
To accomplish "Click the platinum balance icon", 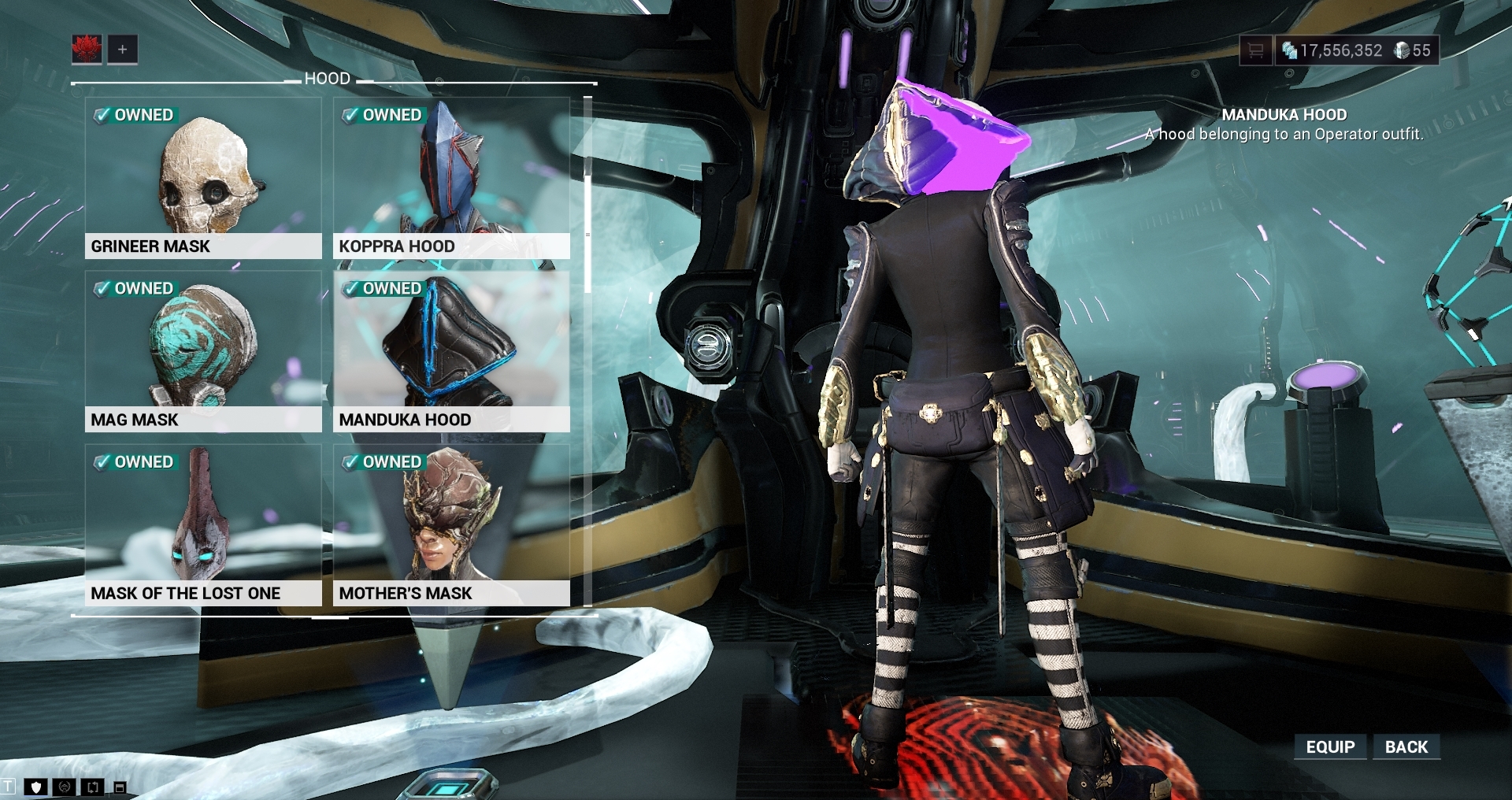I will point(1290,50).
